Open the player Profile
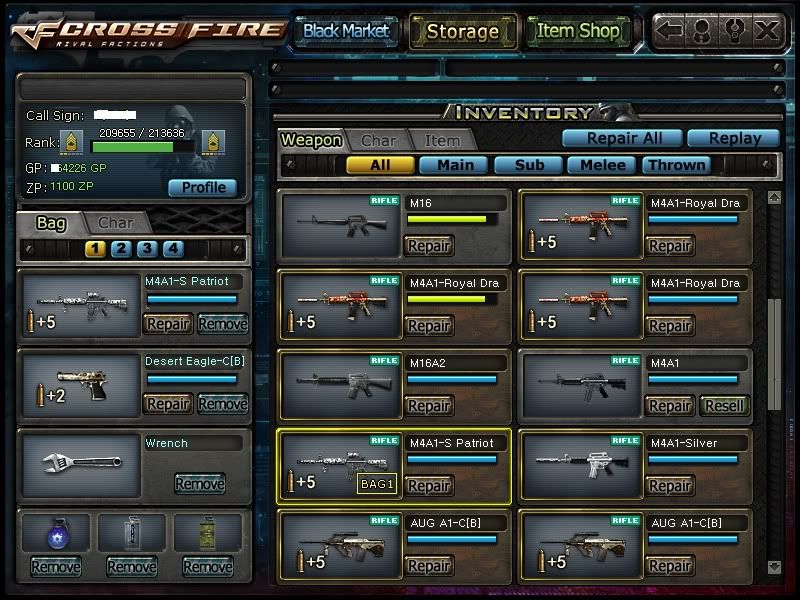Image resolution: width=800 pixels, height=600 pixels. (x=202, y=187)
